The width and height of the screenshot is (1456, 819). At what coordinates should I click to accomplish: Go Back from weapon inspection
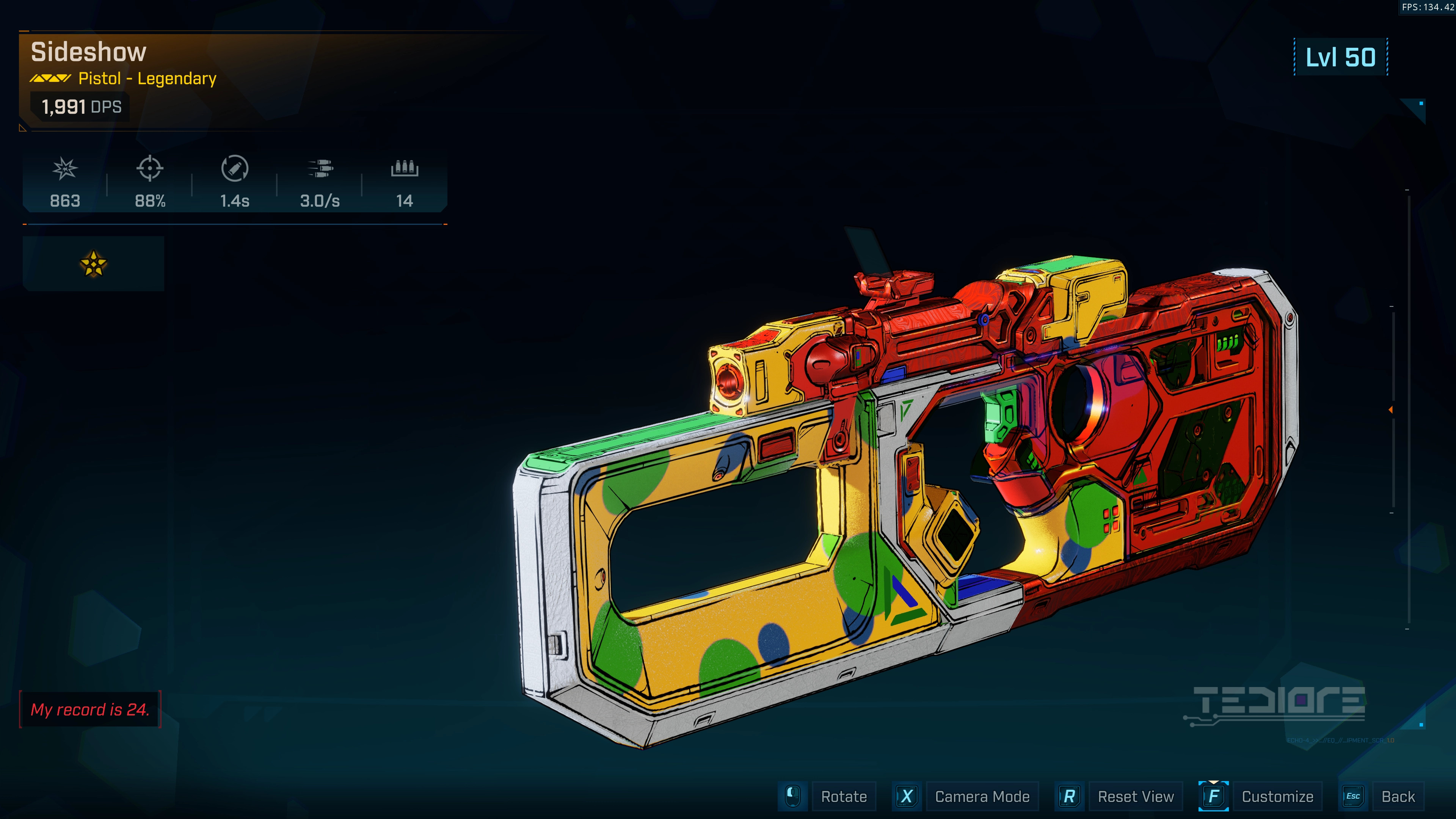[1397, 796]
